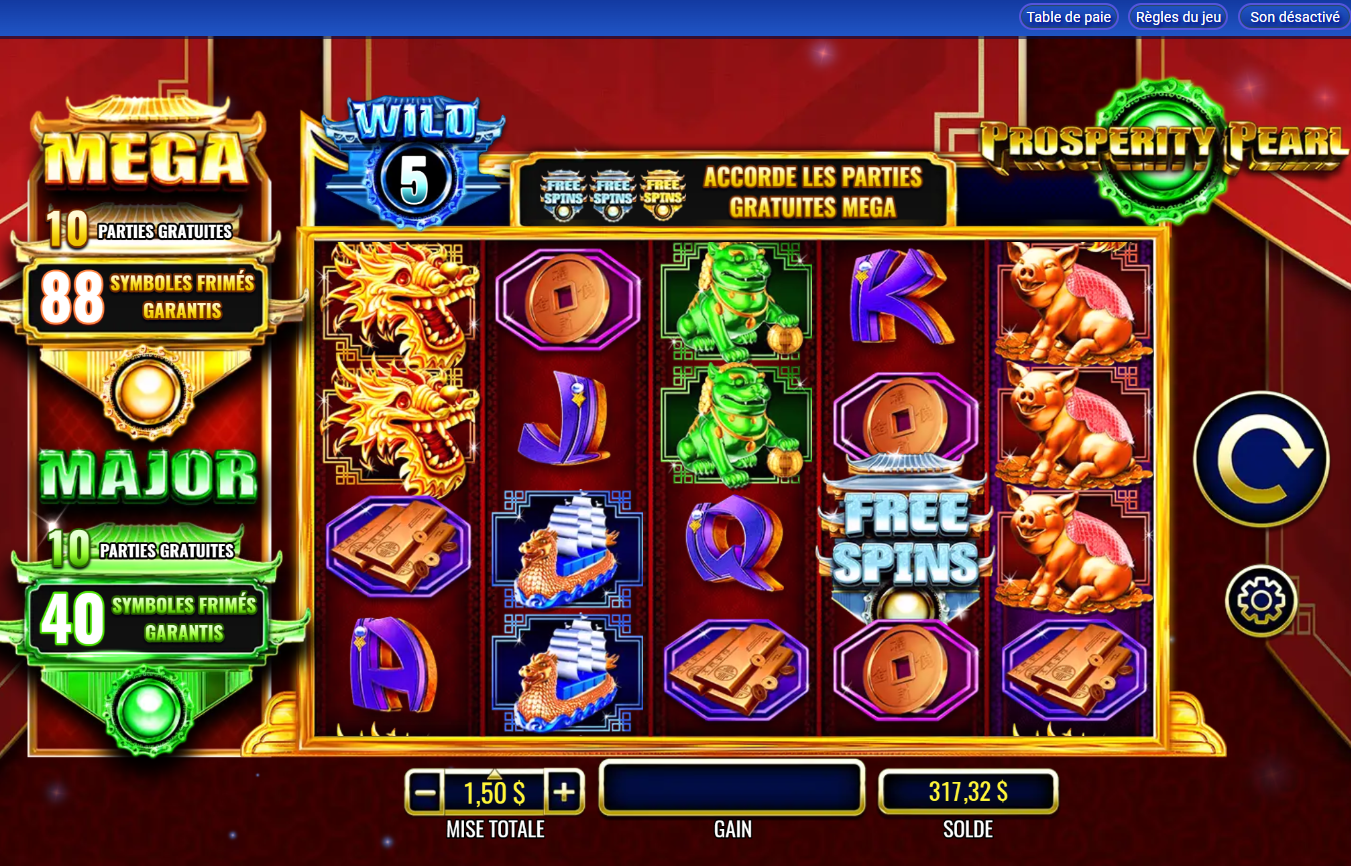The image size is (1351, 866).
Task: Enable sound via Son désactivé button
Action: tap(1293, 16)
